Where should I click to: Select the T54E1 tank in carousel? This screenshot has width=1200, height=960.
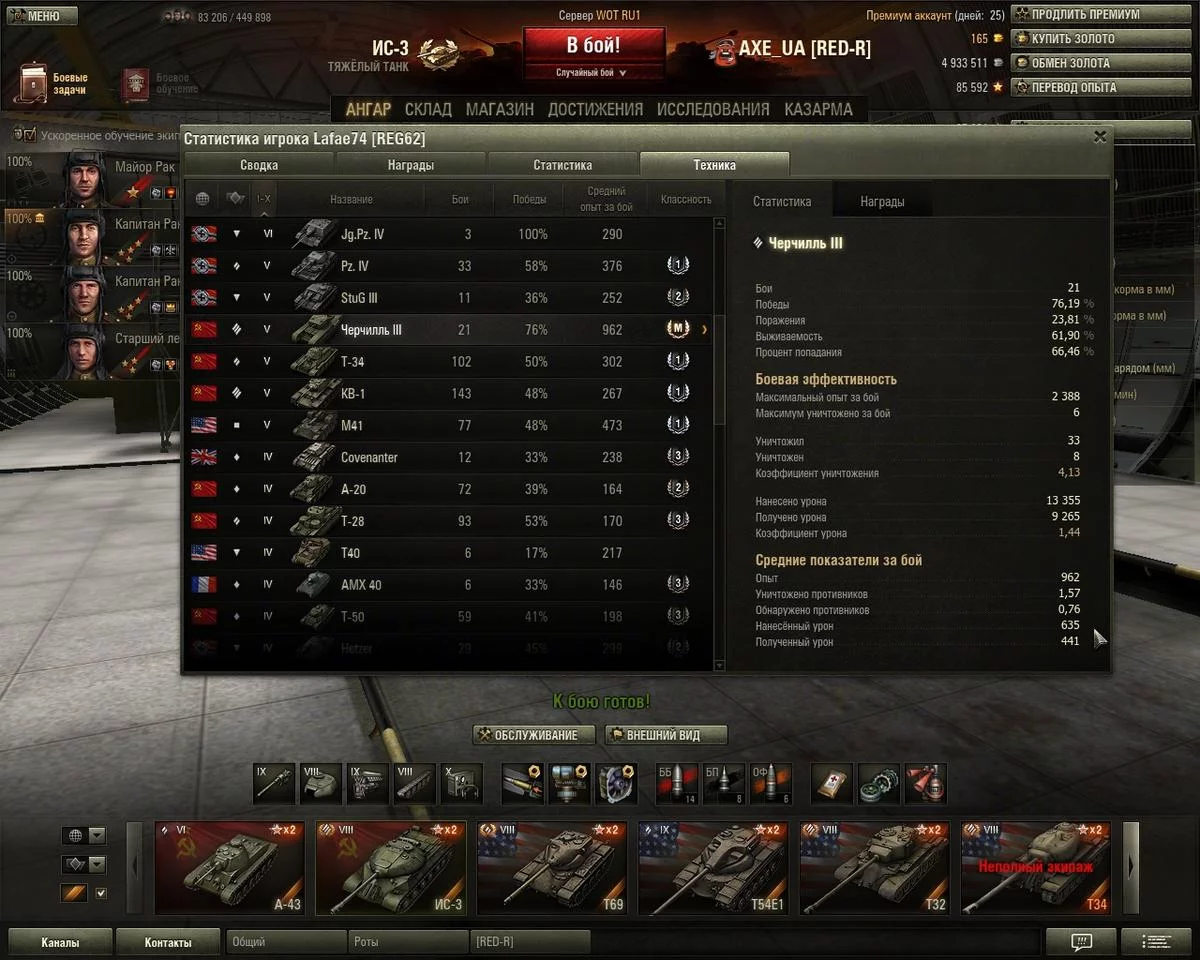click(714, 868)
